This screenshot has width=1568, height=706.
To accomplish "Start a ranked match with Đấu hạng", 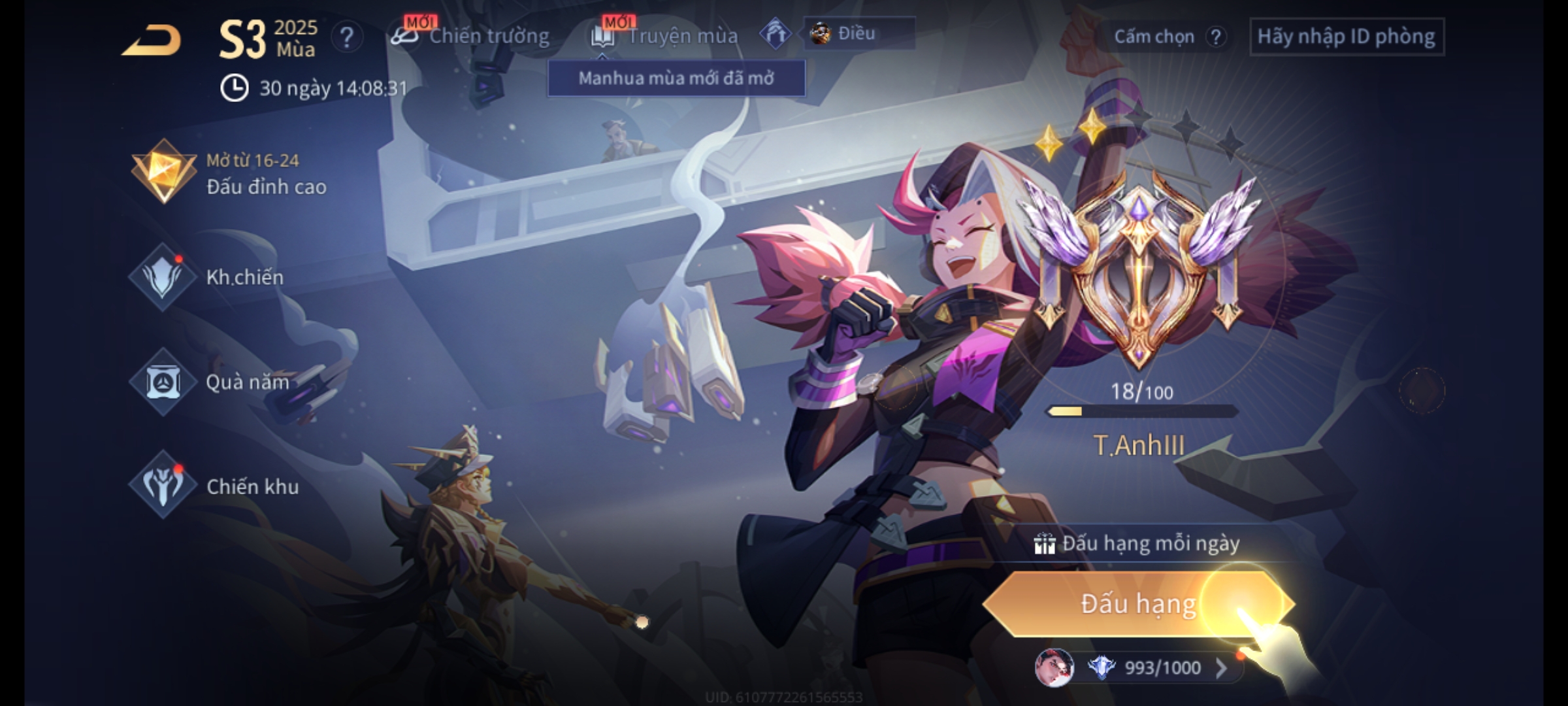I will [x=1138, y=604].
